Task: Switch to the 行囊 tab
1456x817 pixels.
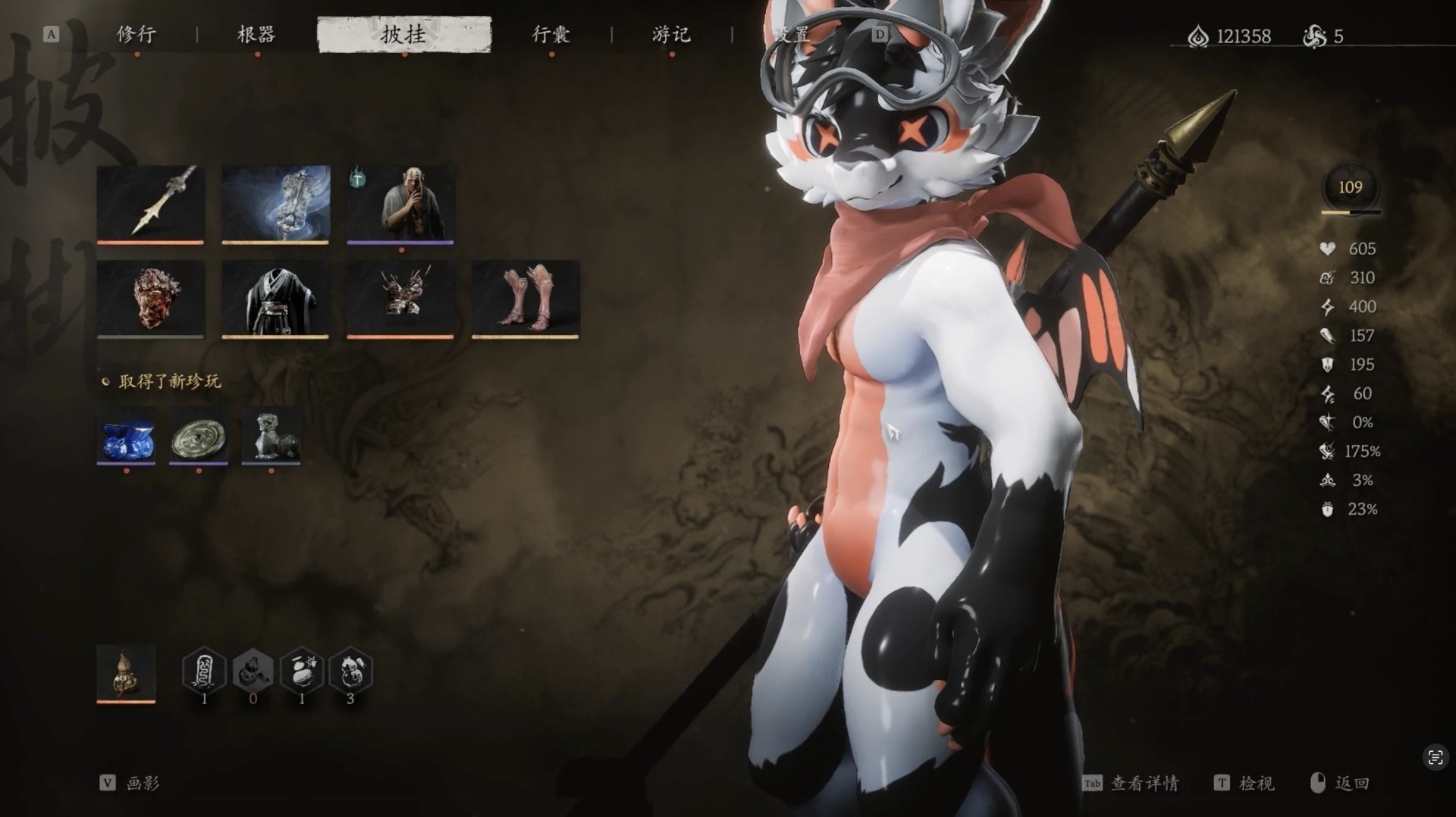Action: click(x=552, y=34)
